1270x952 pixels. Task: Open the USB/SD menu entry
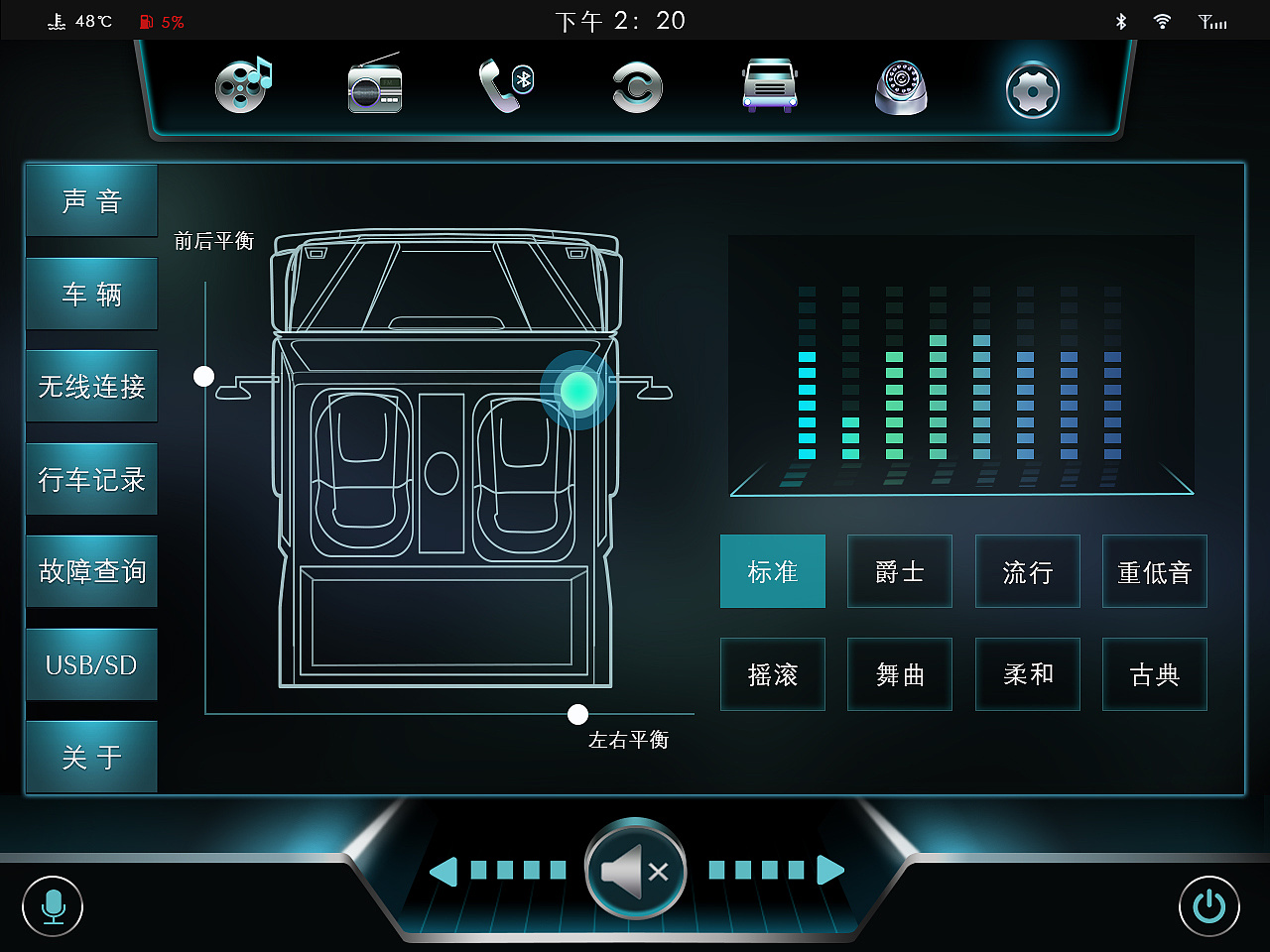(x=91, y=664)
